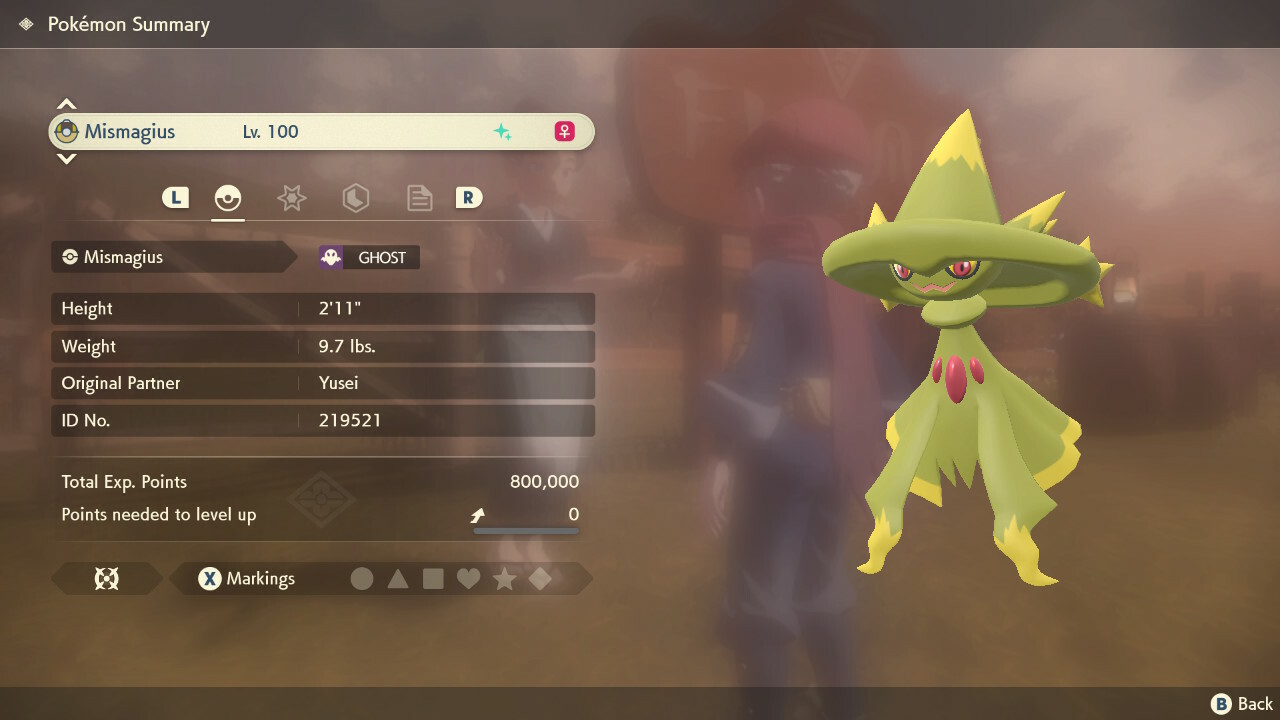This screenshot has width=1280, height=720.
Task: Open the Markings editor
Action: (x=246, y=579)
